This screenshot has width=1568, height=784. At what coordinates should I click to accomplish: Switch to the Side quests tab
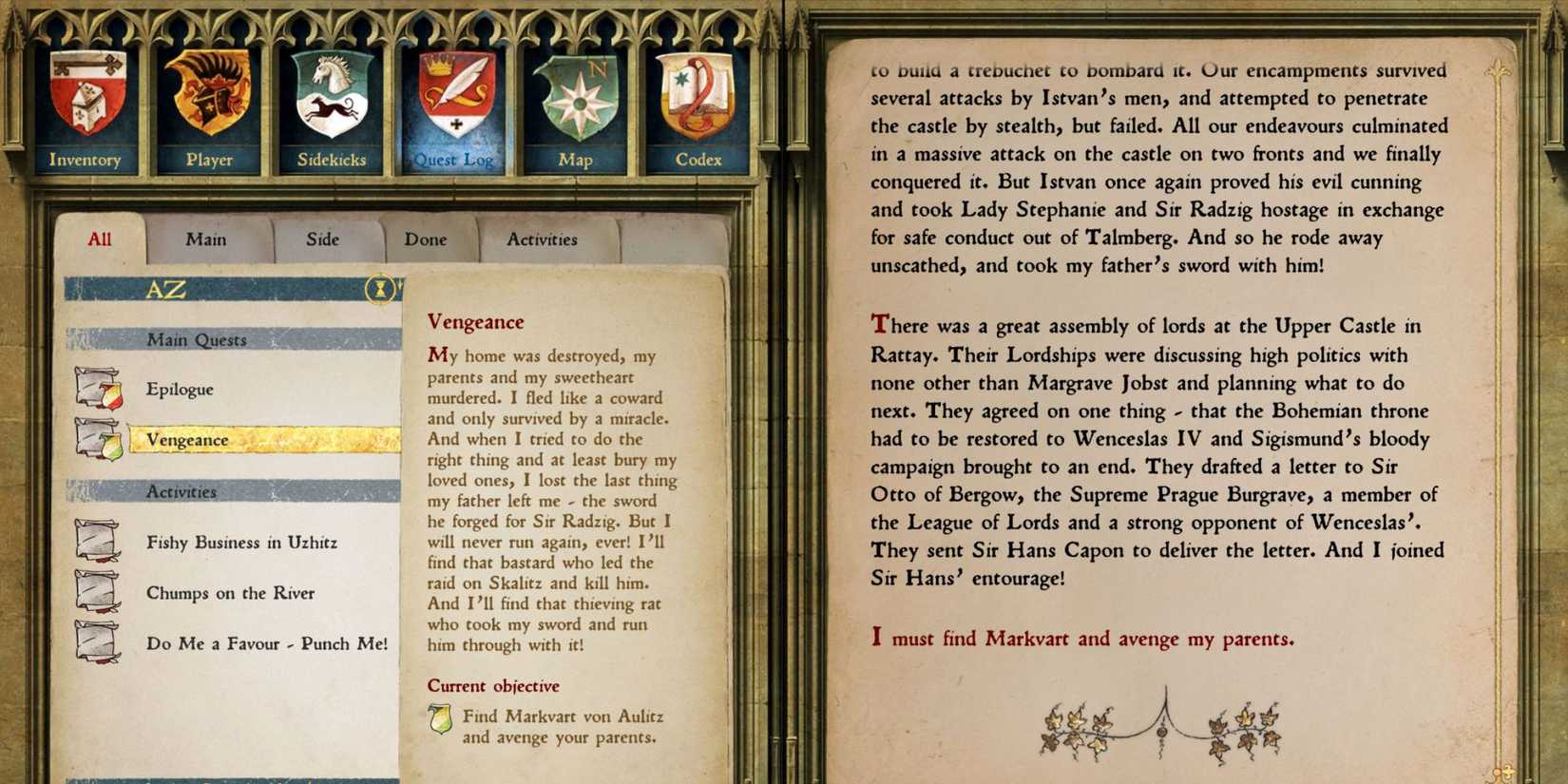point(324,239)
